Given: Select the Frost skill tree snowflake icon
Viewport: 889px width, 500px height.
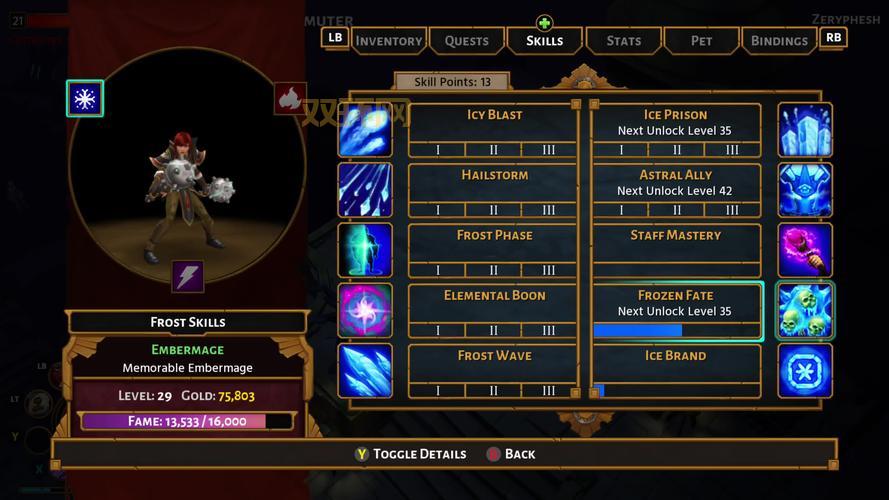Looking at the screenshot, I should (85, 98).
